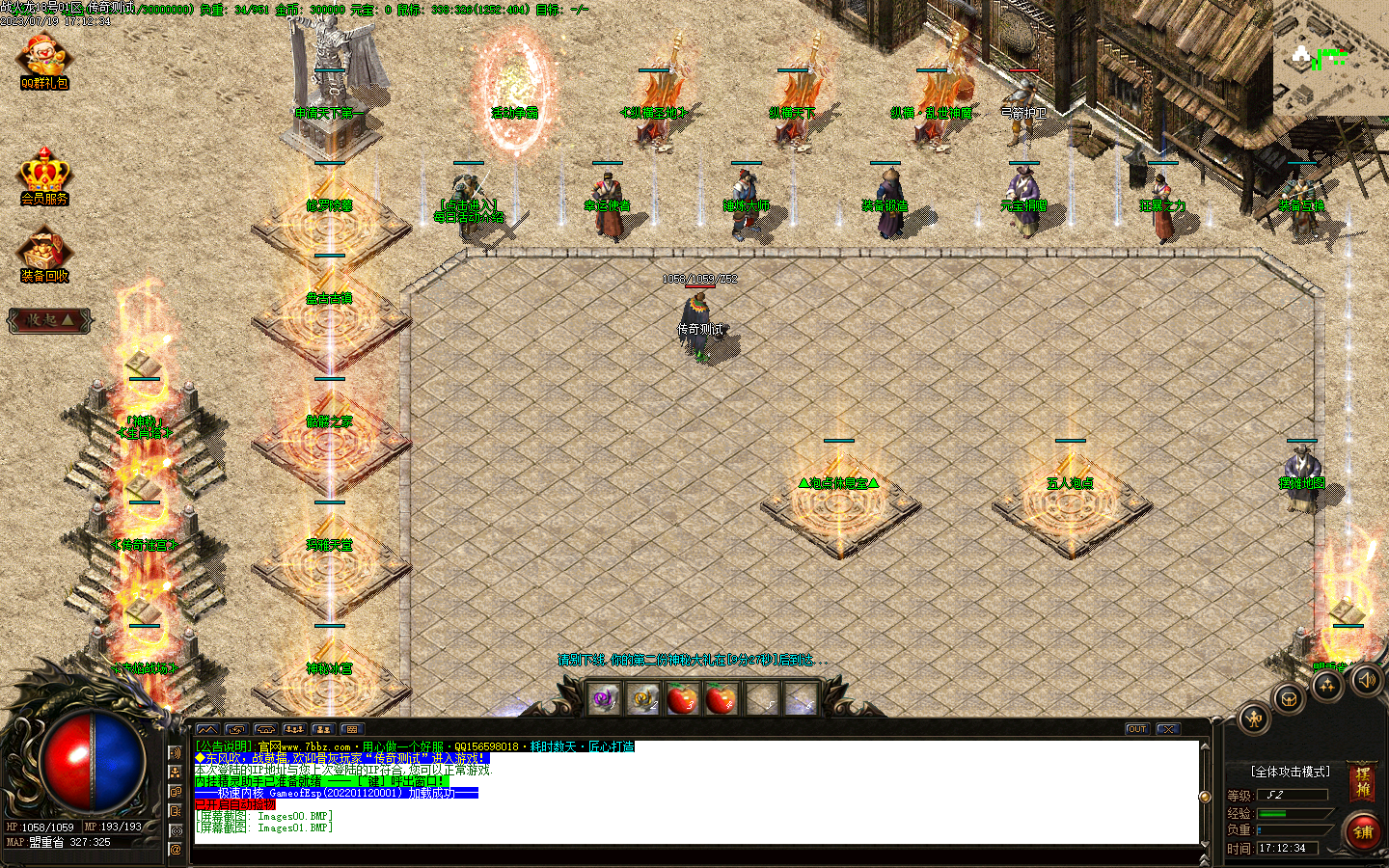Click the green 经验 experience progress bar
This screenshot has width=1389, height=868.
pos(1272,813)
